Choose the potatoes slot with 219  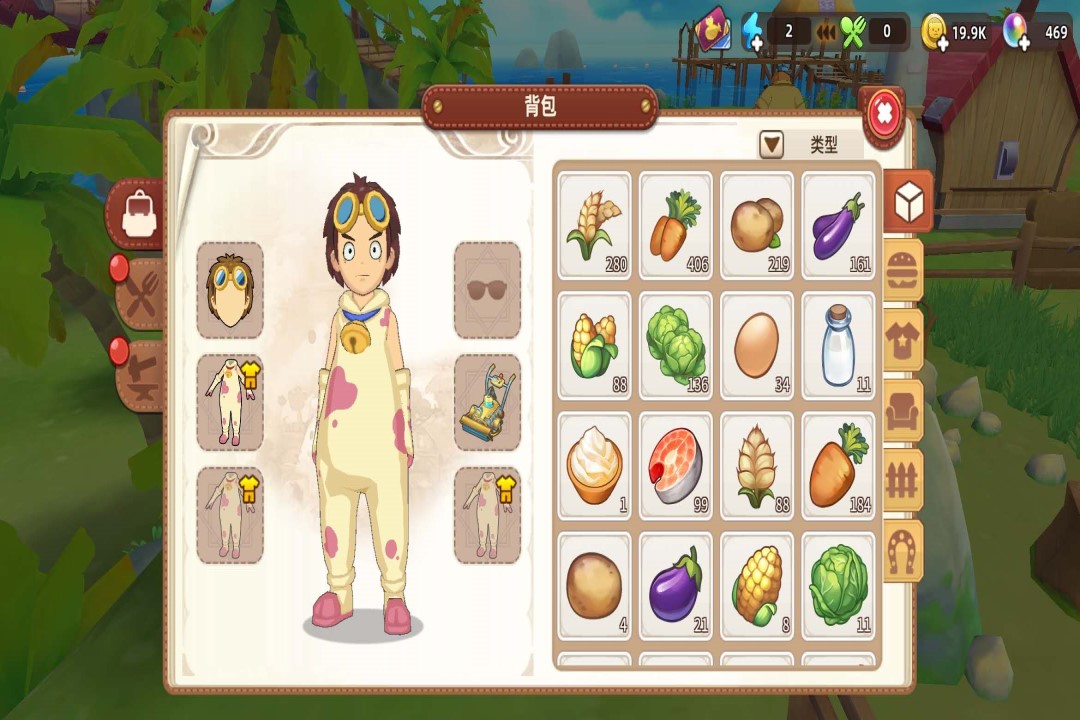pos(758,225)
